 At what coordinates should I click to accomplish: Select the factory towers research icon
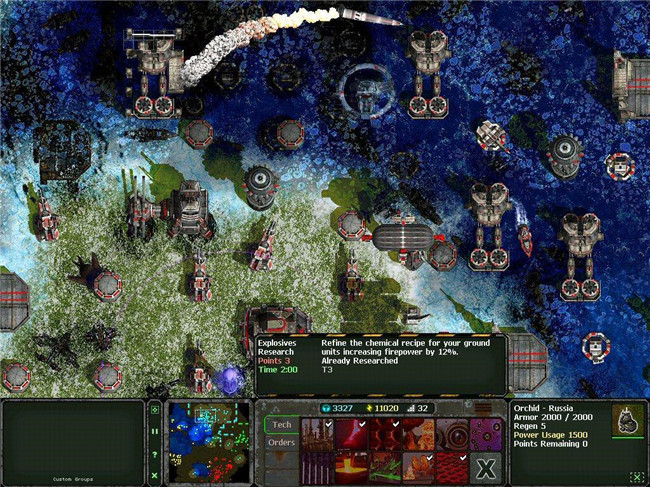[x=316, y=433]
